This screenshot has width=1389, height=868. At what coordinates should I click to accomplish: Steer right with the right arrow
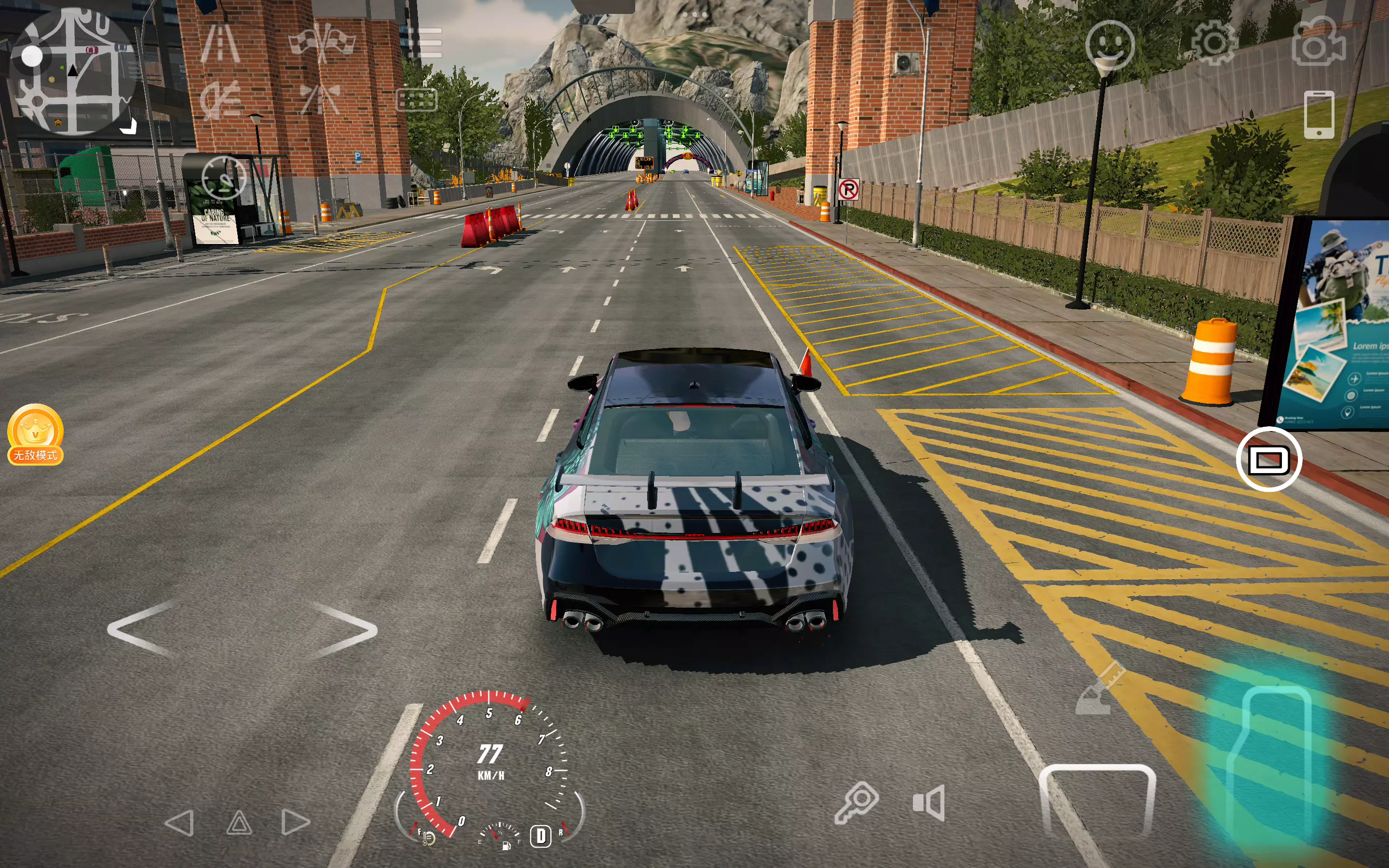[344, 629]
